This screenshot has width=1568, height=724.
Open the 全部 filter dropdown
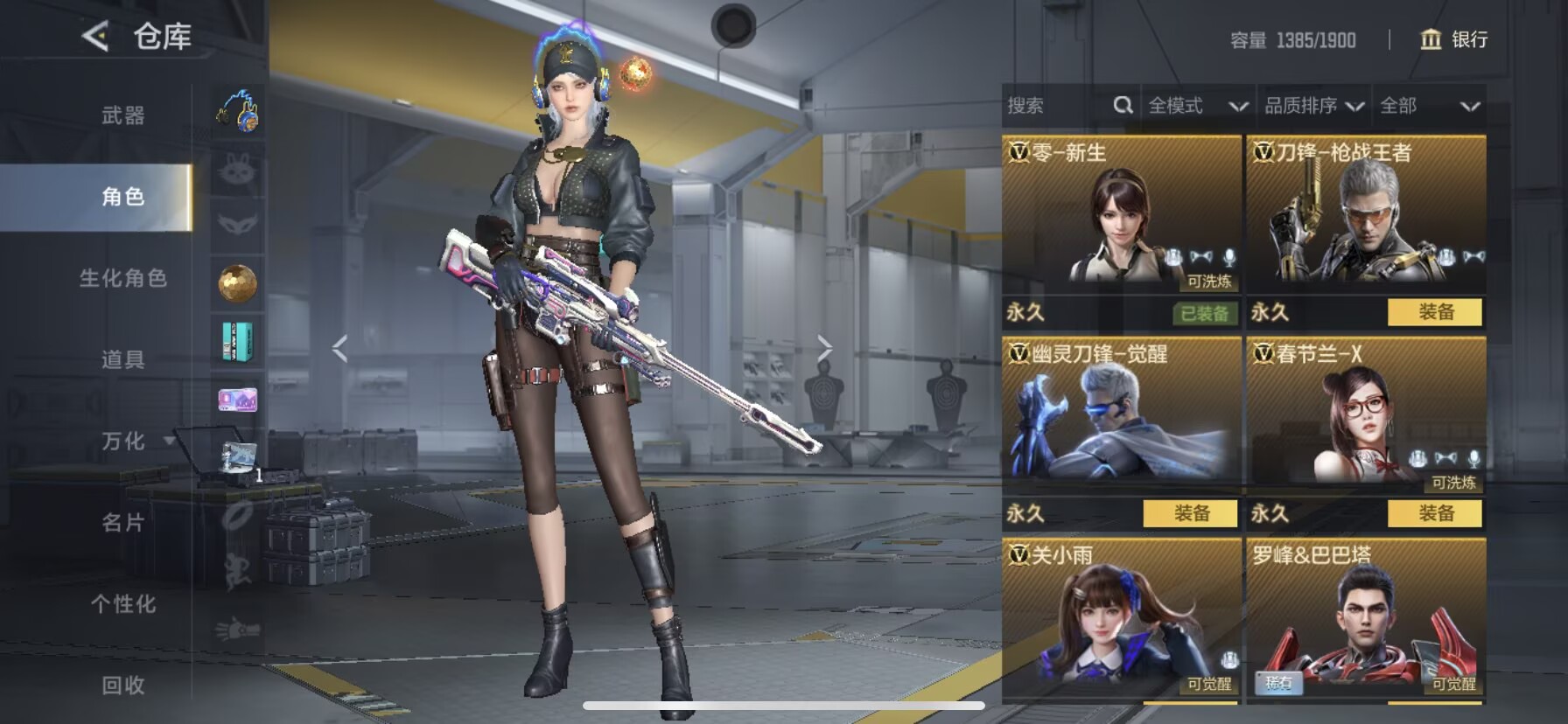coord(1429,106)
